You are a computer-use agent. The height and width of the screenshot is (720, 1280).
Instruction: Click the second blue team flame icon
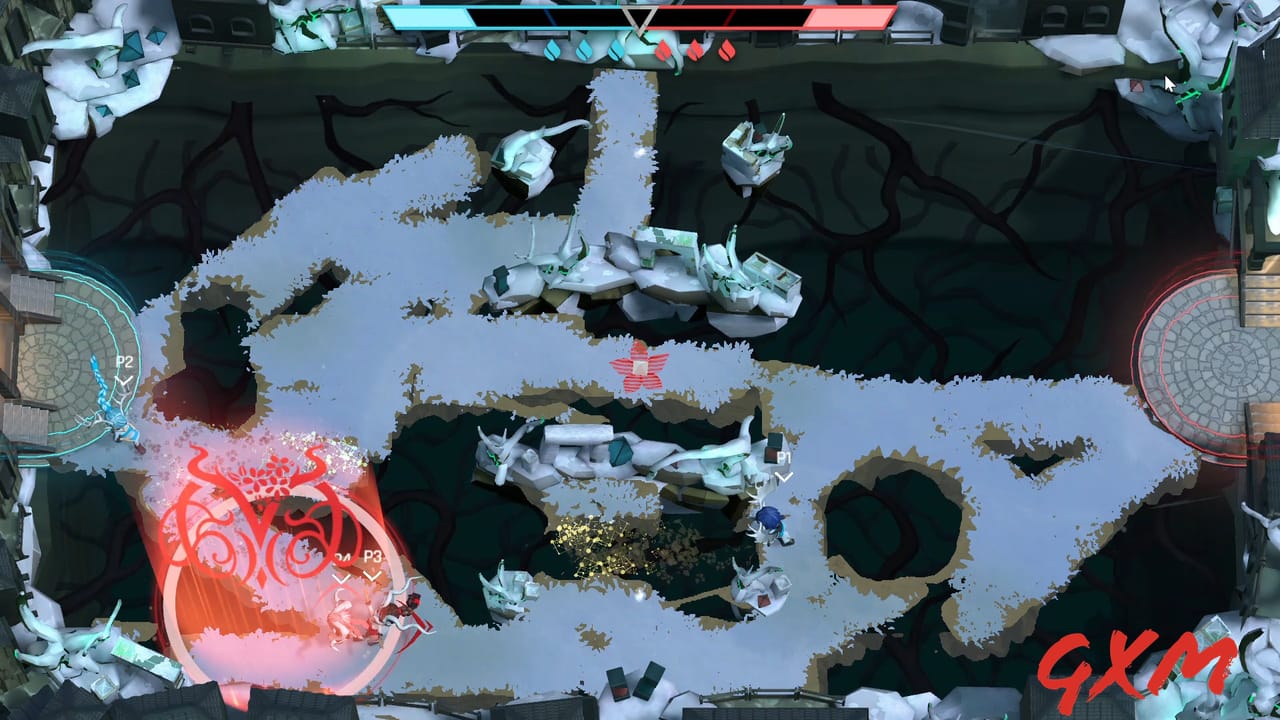[583, 48]
